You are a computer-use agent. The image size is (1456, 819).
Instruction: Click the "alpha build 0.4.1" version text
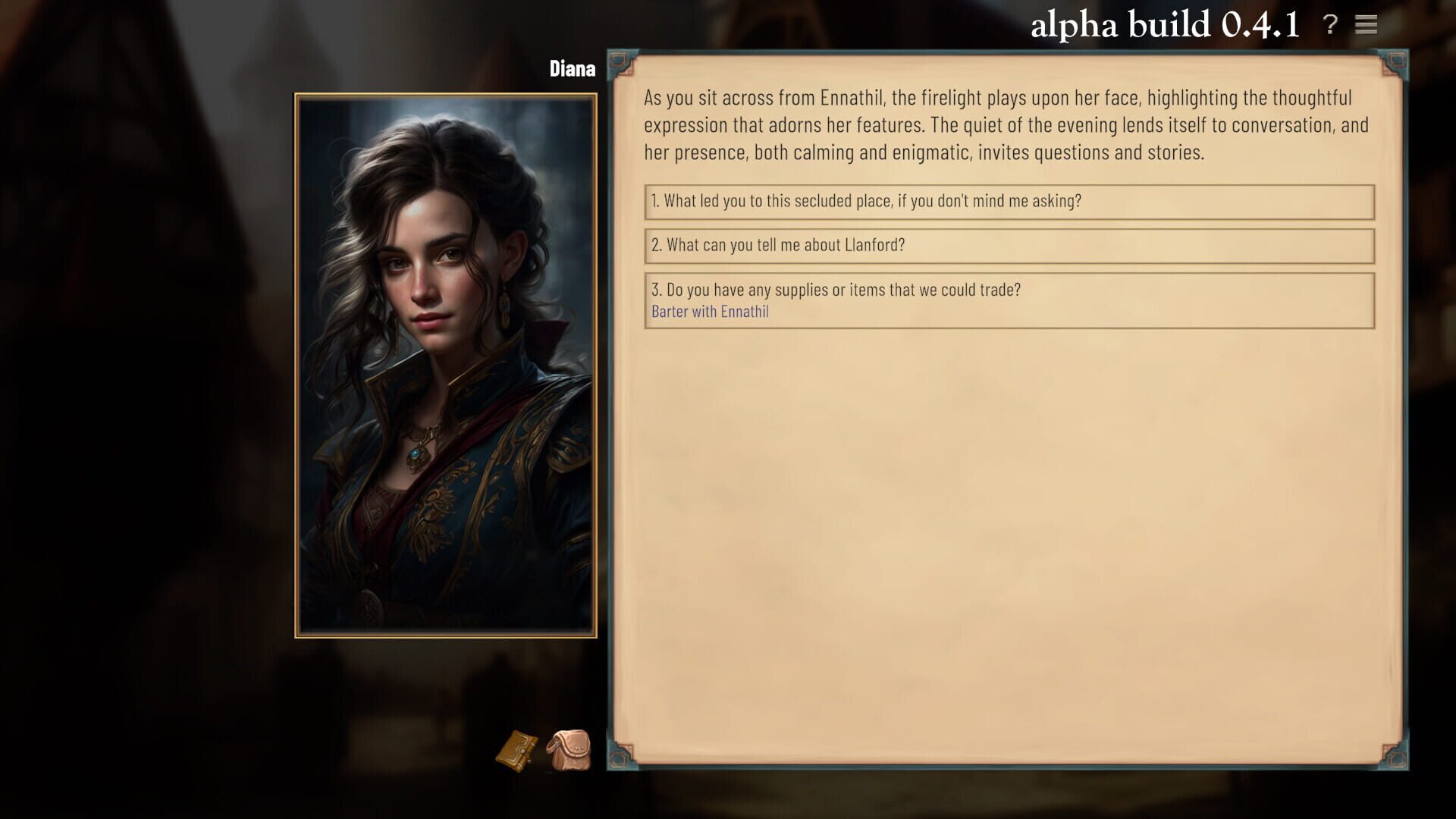1162,25
